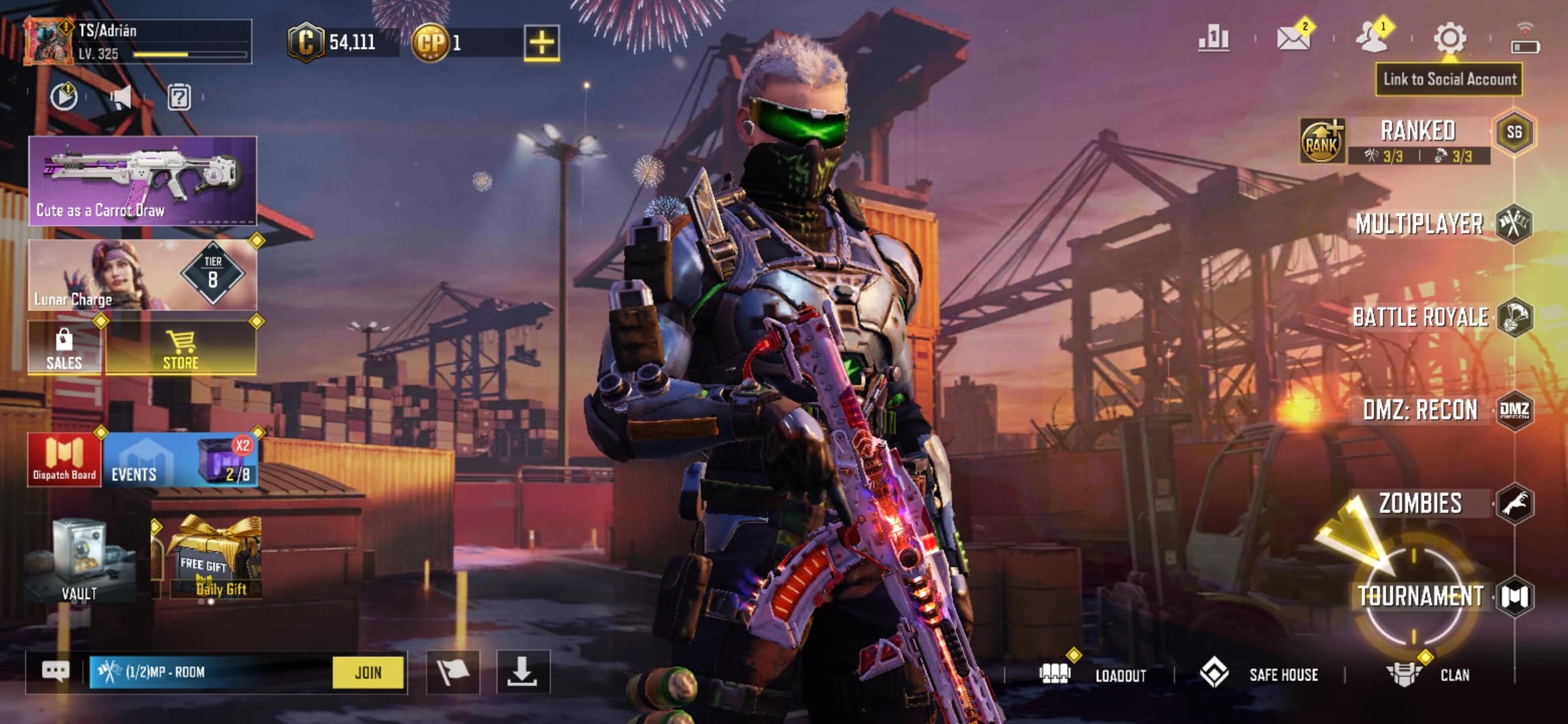Select Multiplayer mode

click(1419, 224)
